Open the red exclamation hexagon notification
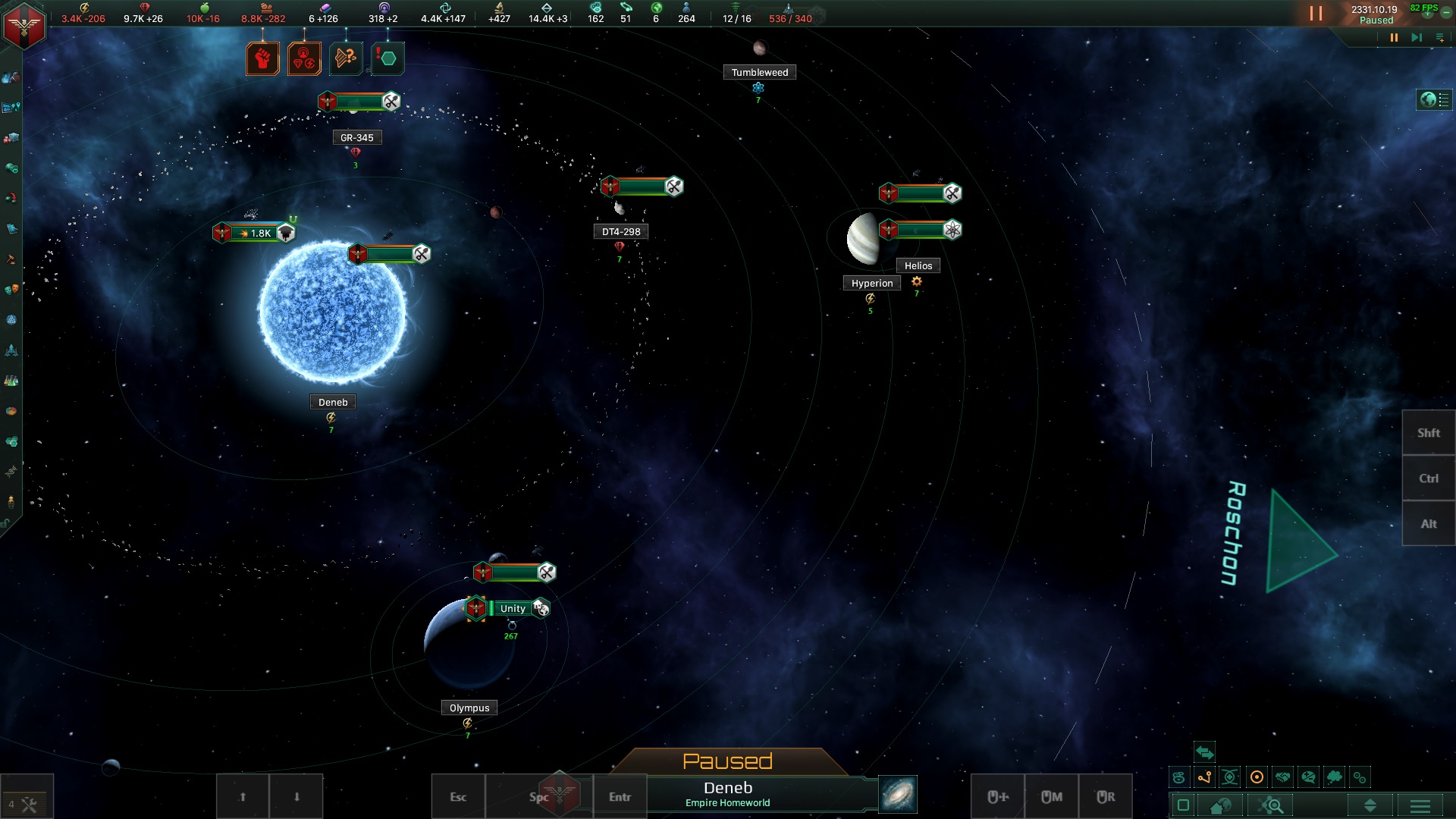 (388, 58)
